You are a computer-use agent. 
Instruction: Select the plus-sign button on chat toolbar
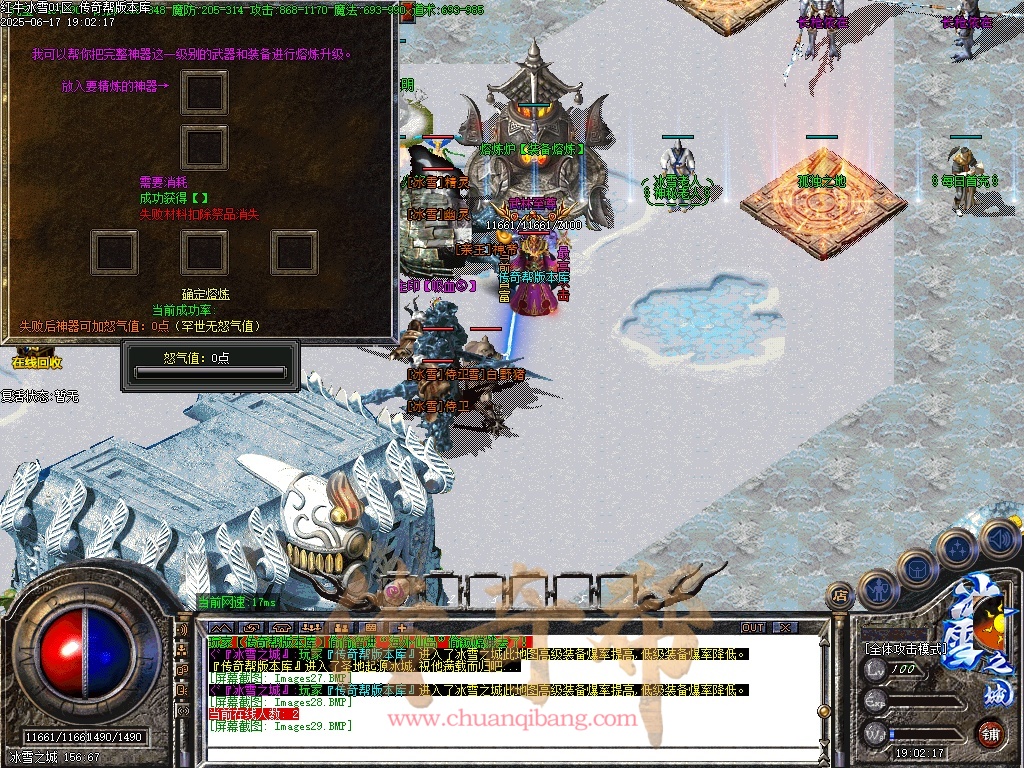[x=400, y=627]
